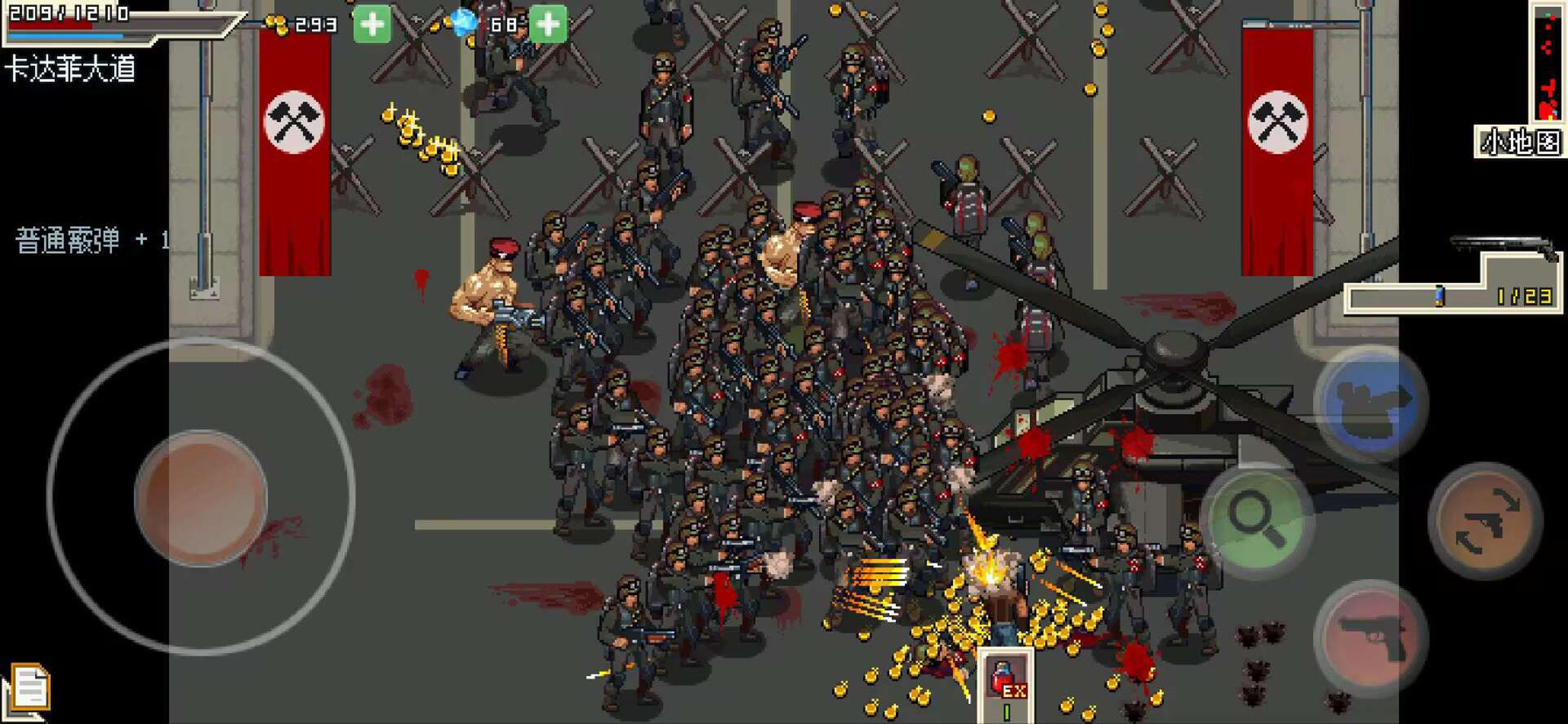Click the 293 coin count value

pyautogui.click(x=316, y=26)
